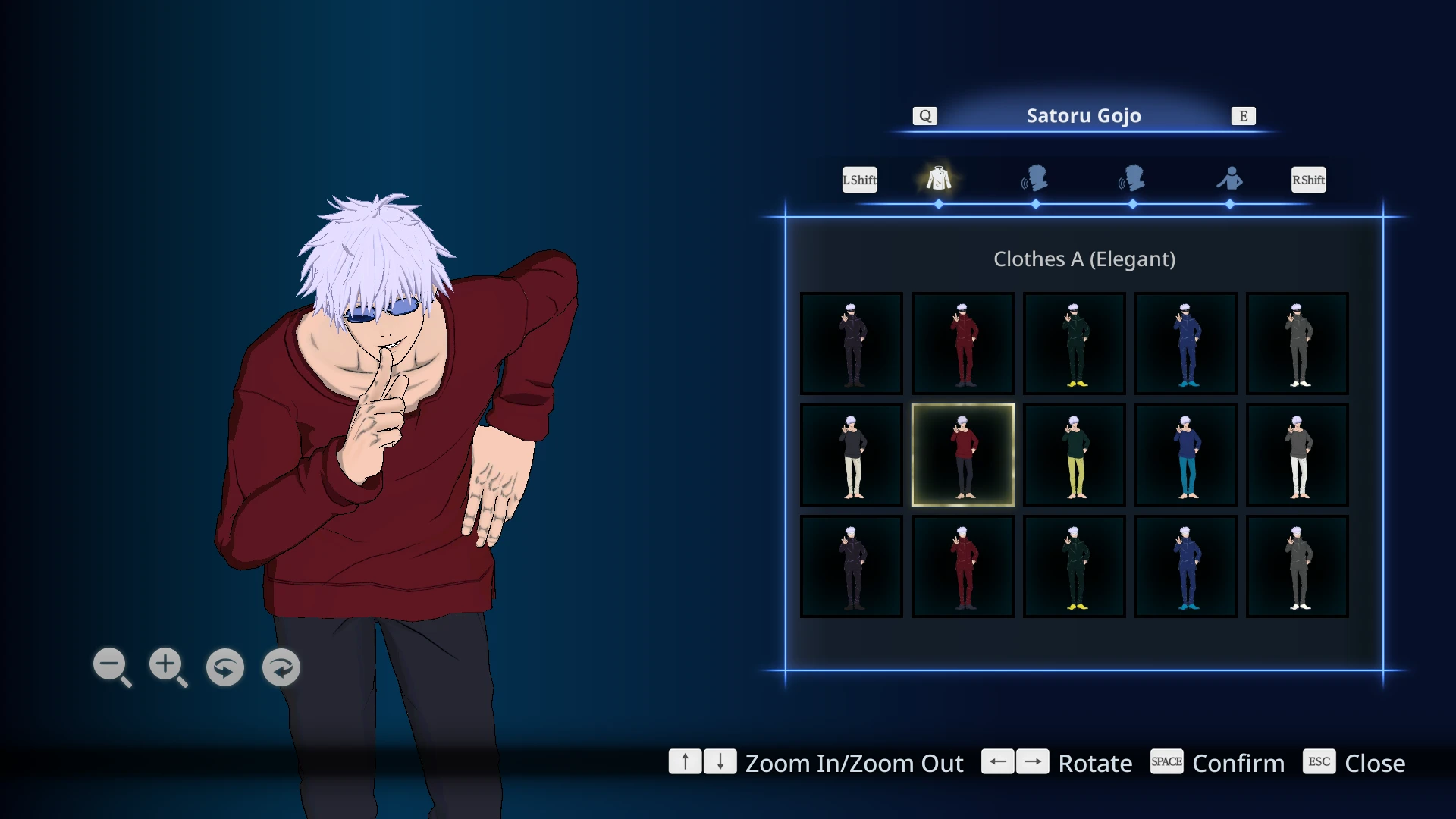Switch categories with the L Shift tab
This screenshot has width=1456, height=819.
[859, 179]
